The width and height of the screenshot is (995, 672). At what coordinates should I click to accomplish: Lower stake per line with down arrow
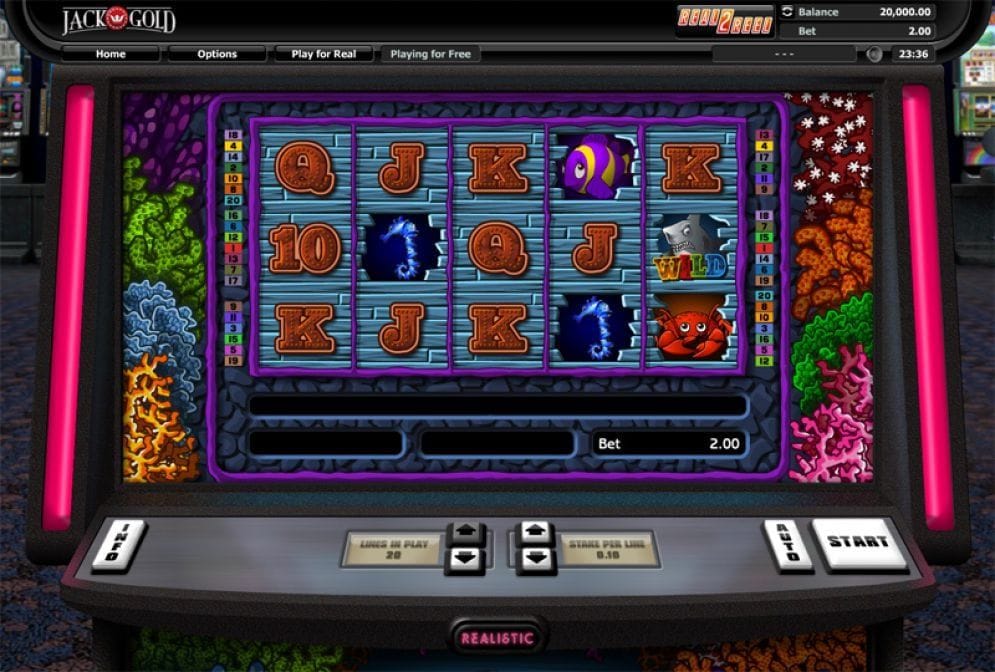tap(536, 559)
